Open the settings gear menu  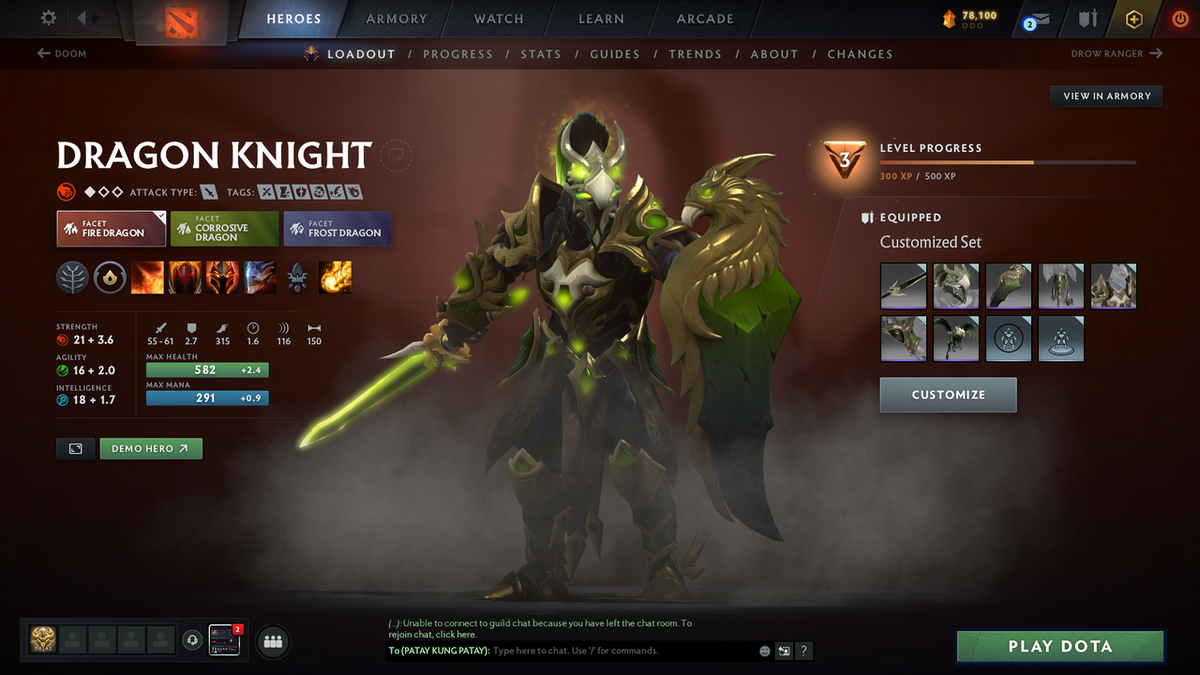point(49,18)
